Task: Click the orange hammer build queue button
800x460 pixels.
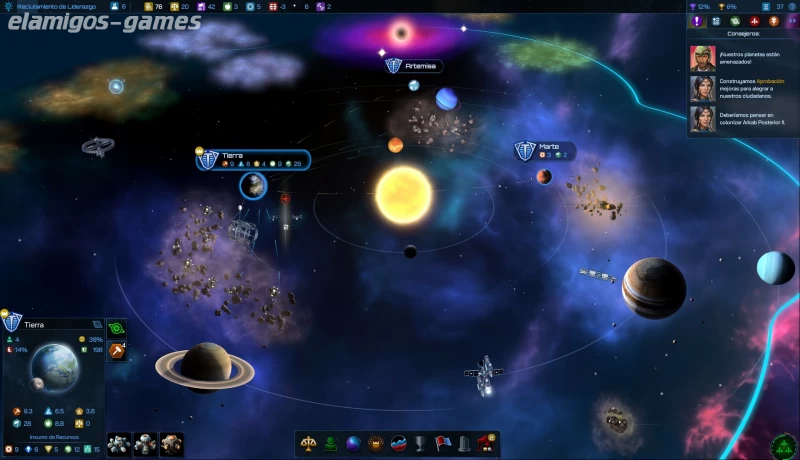Action: [x=117, y=350]
